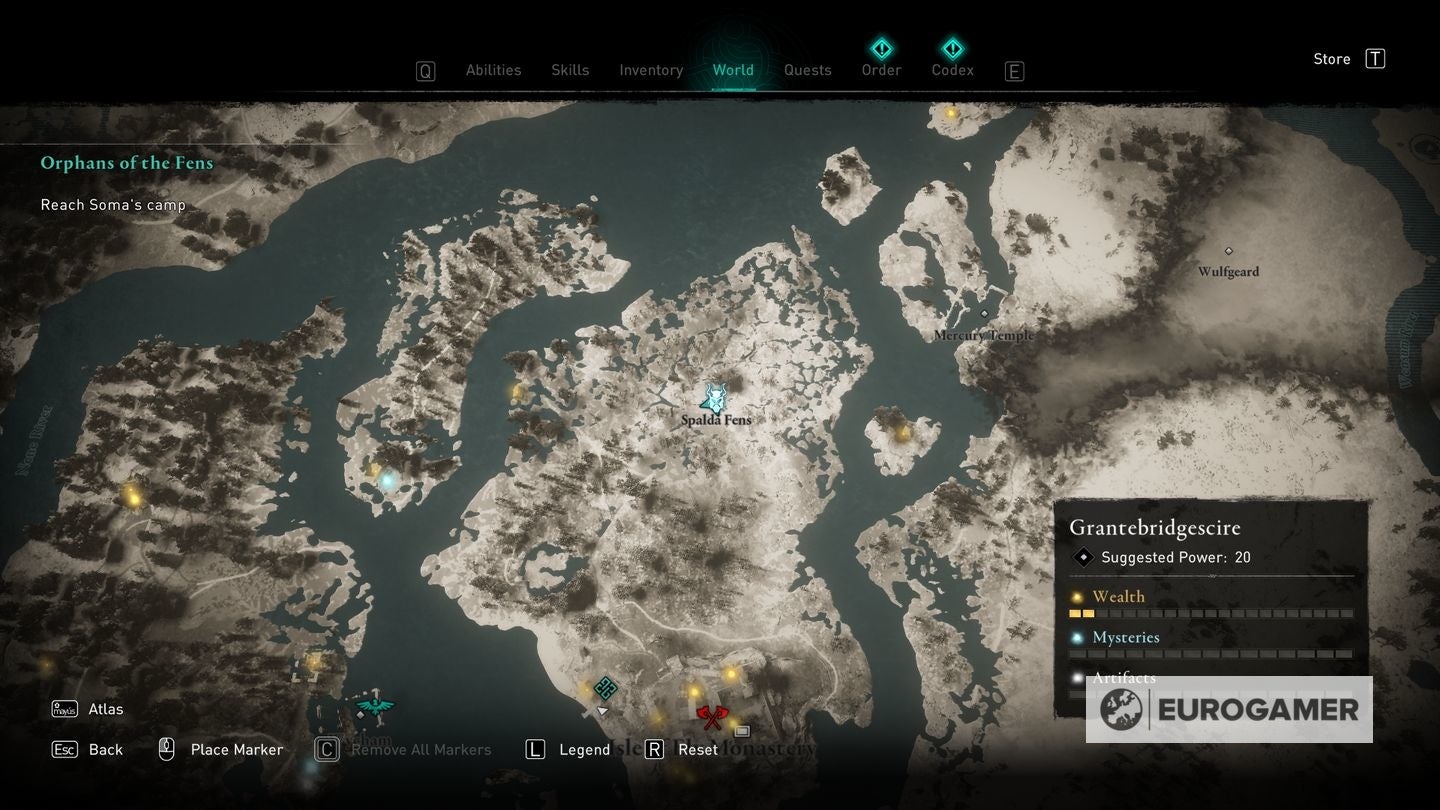
Task: Select the Spalda Fens quest marker
Action: [x=713, y=399]
